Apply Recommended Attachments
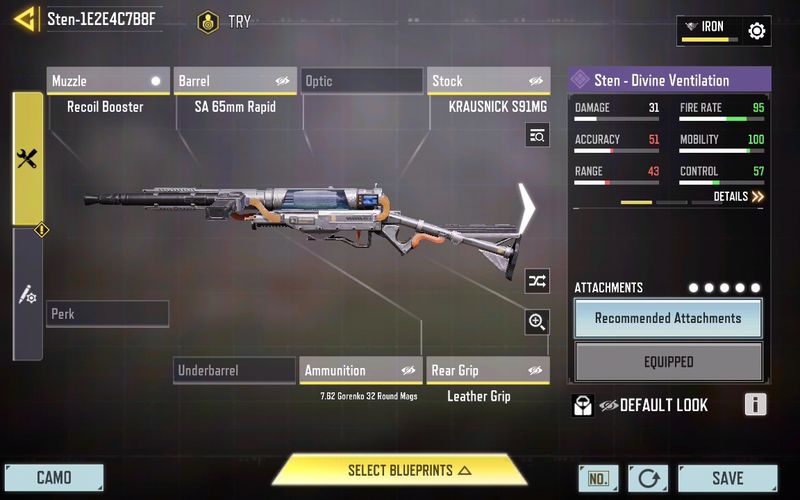 (668, 318)
